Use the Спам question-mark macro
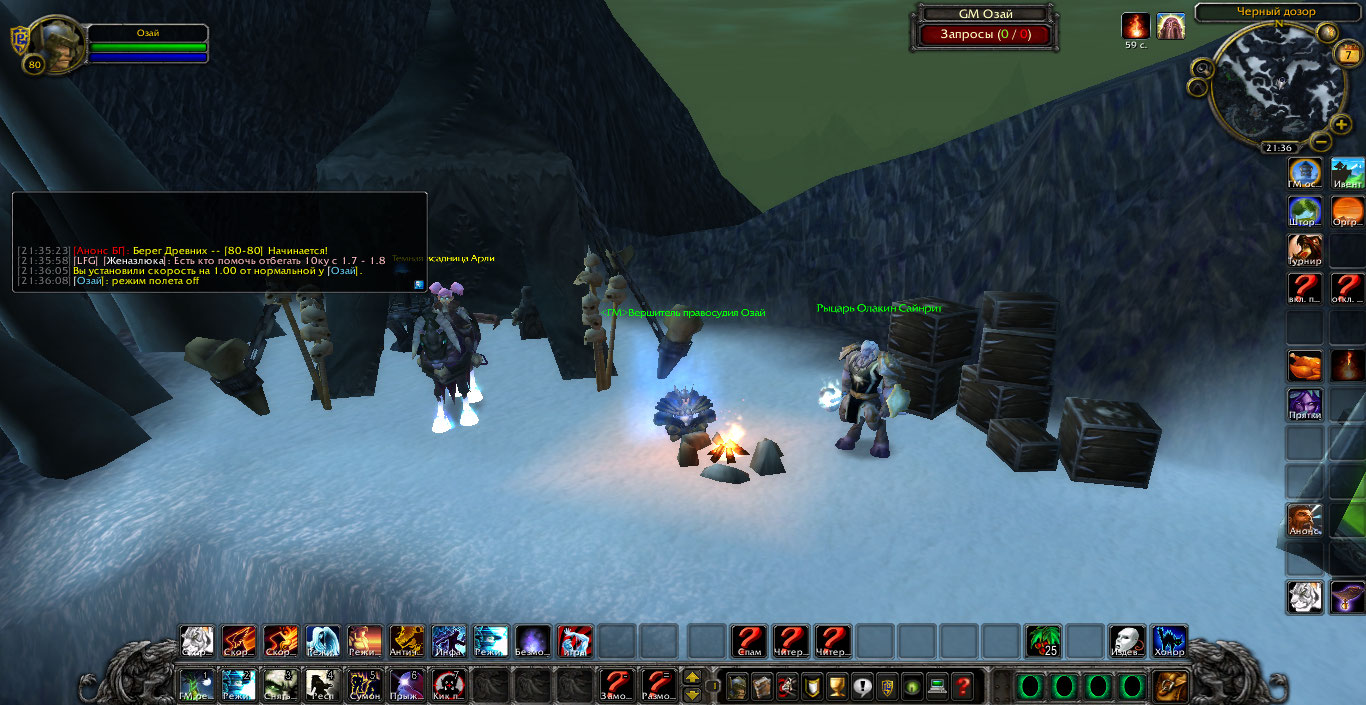 click(749, 641)
